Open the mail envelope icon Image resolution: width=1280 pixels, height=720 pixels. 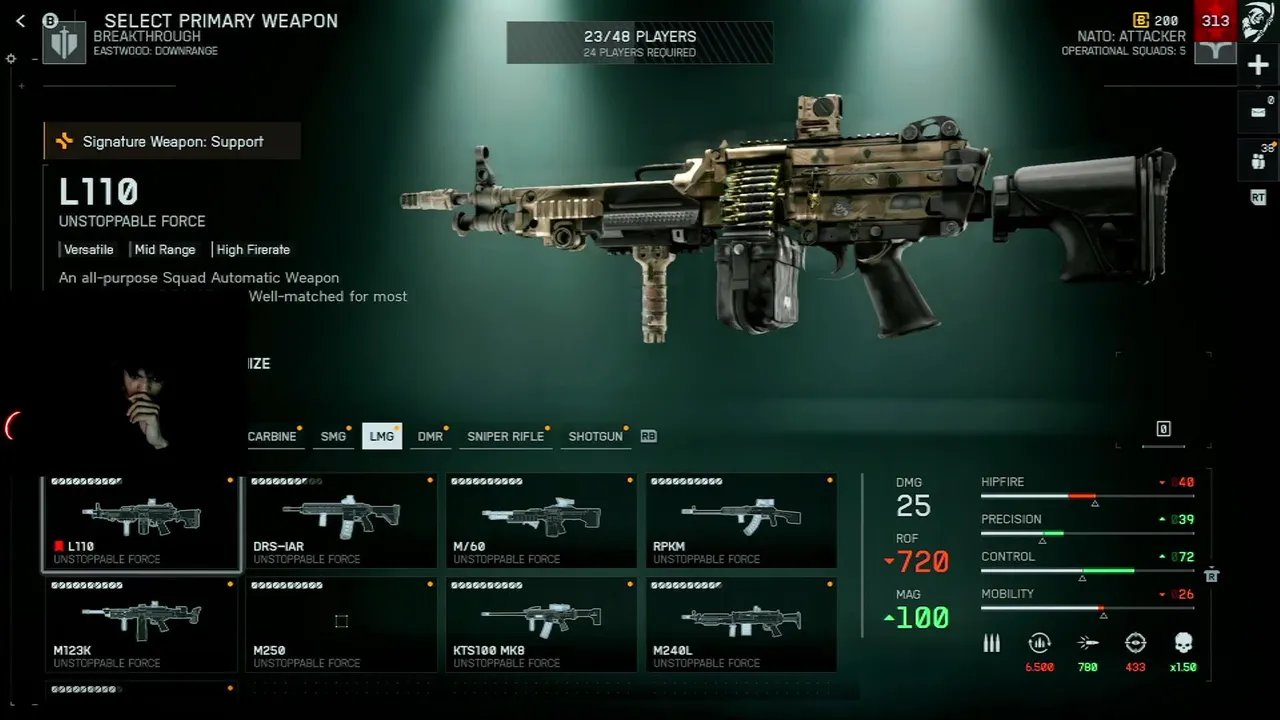(x=1258, y=112)
